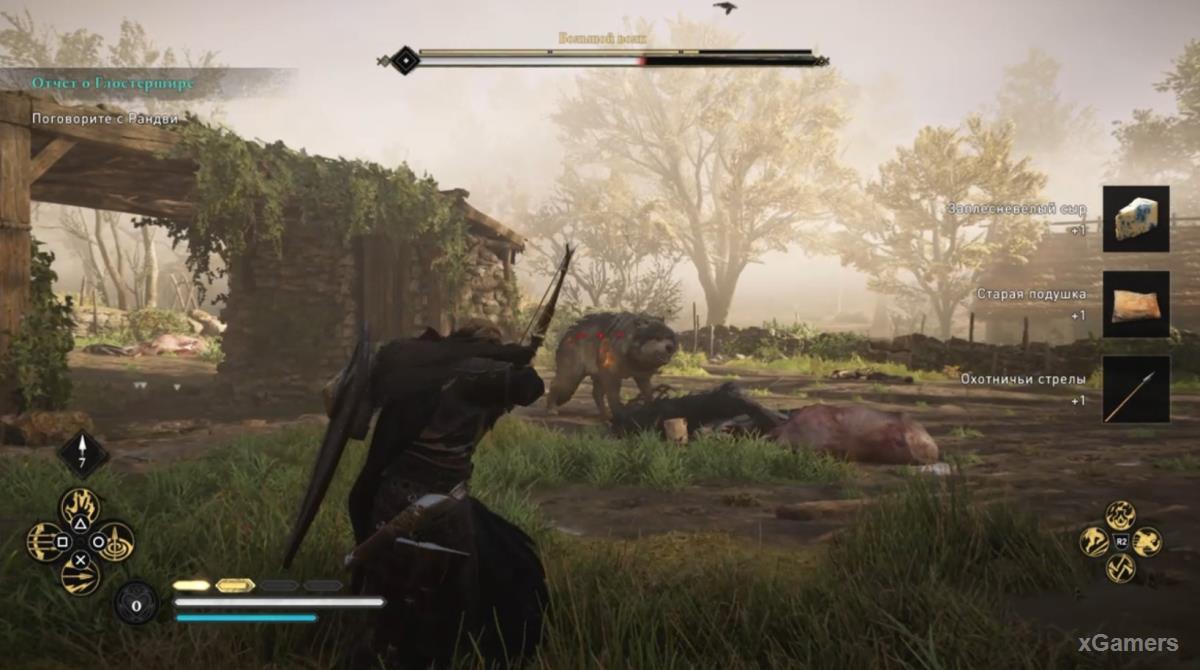The image size is (1200, 670).
Task: Click the old pillow loot icon
Action: pyautogui.click(x=1136, y=304)
